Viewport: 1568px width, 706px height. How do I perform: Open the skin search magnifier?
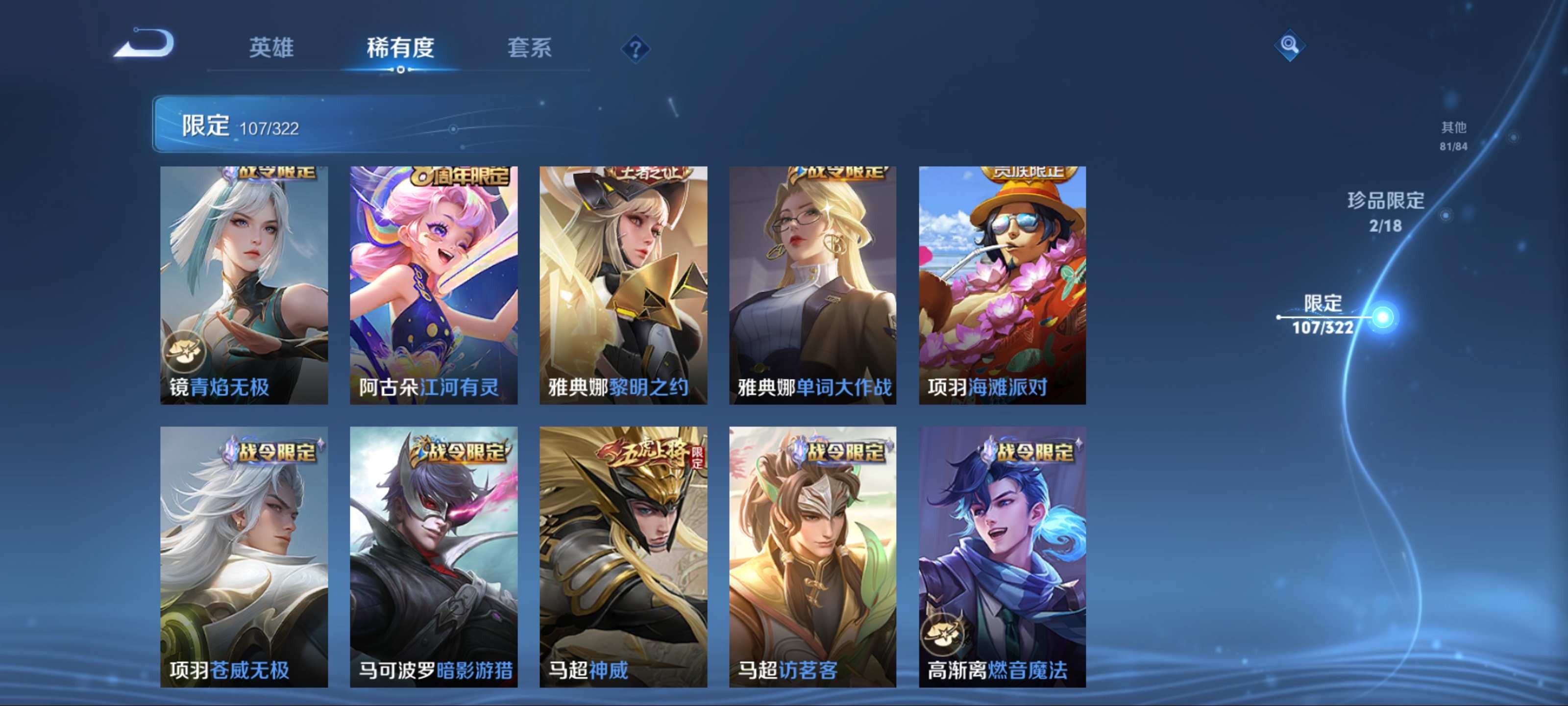point(1289,45)
